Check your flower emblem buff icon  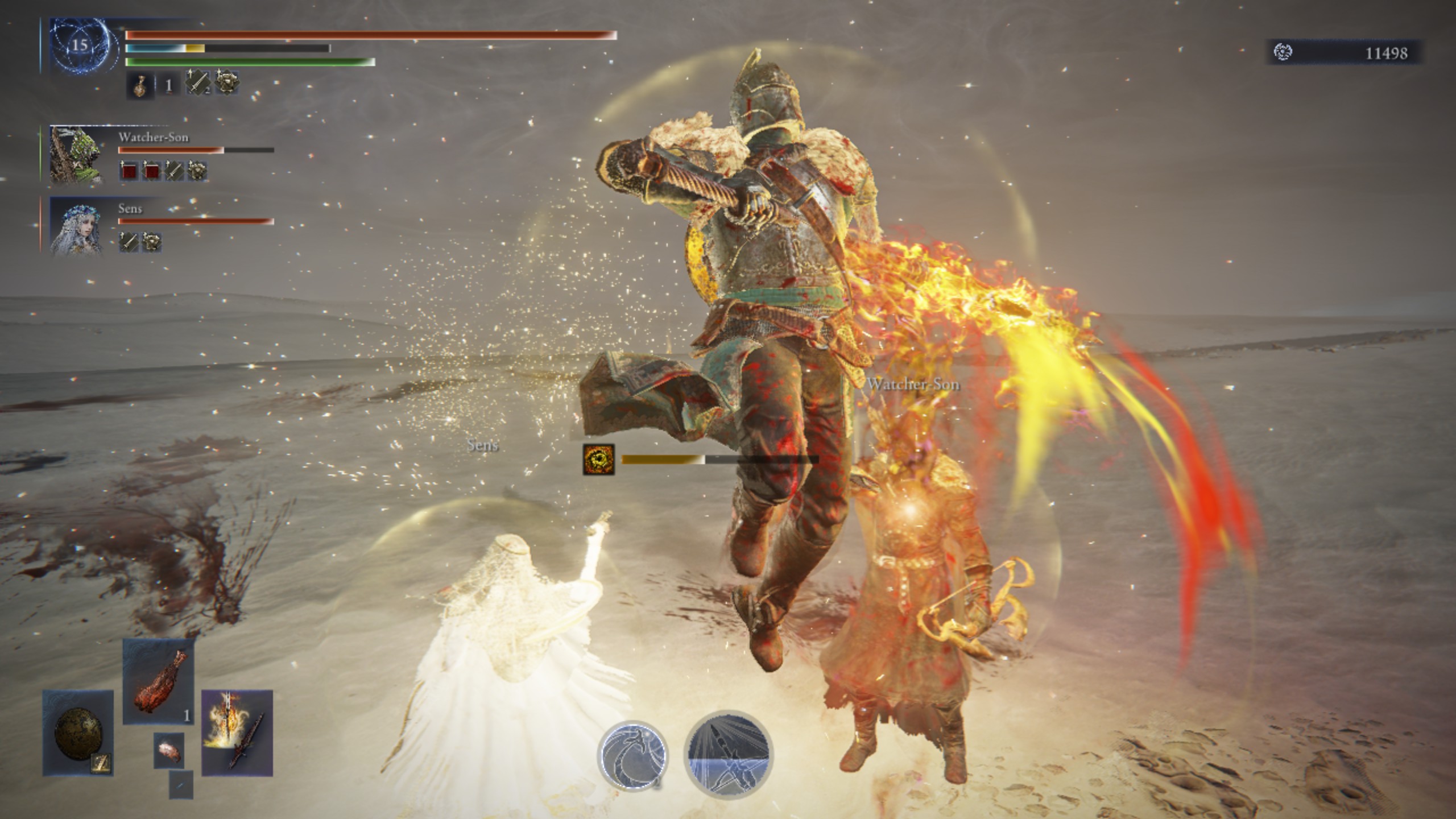coord(227,83)
